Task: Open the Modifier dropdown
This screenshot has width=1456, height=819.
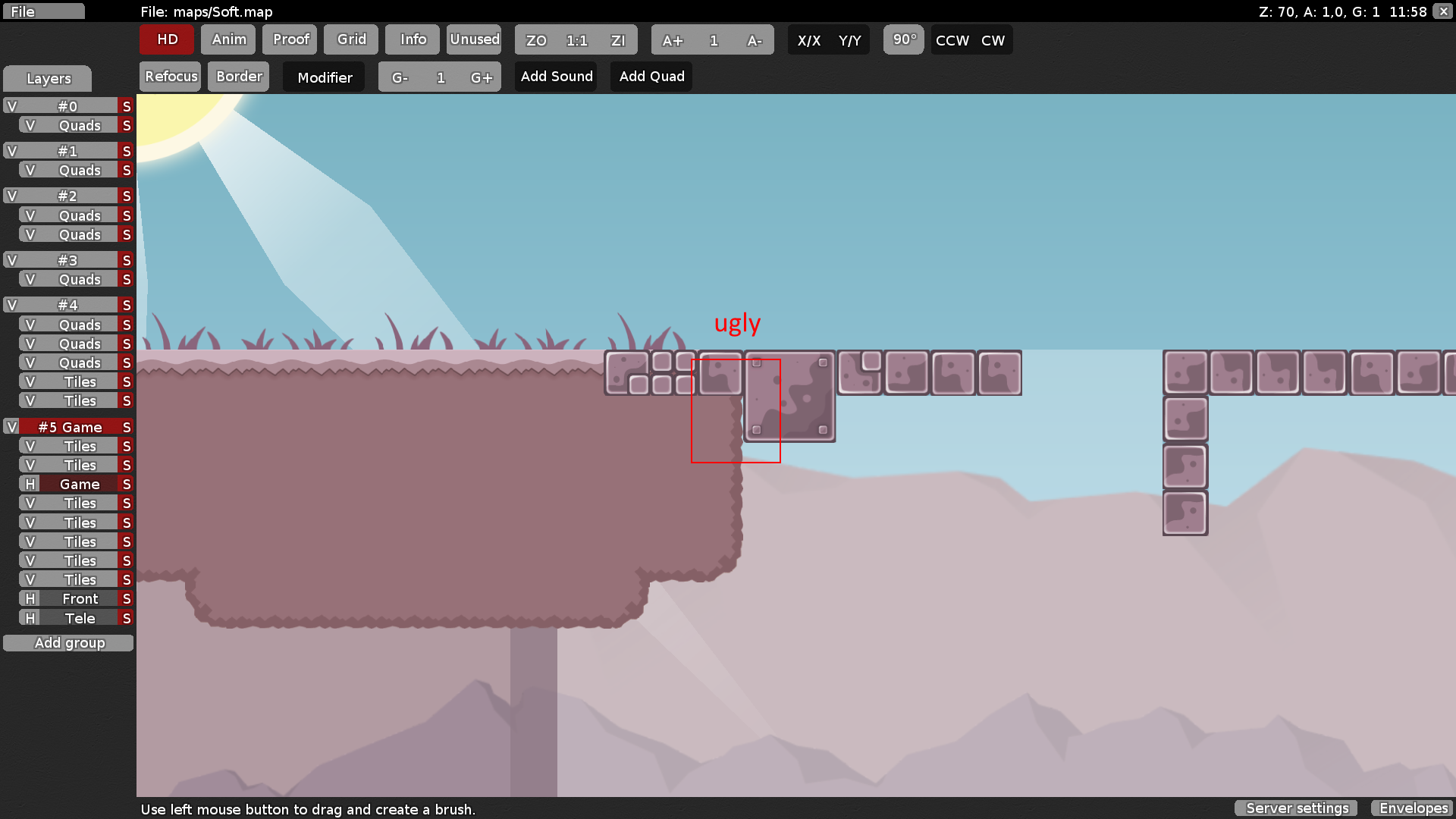Action: (324, 77)
